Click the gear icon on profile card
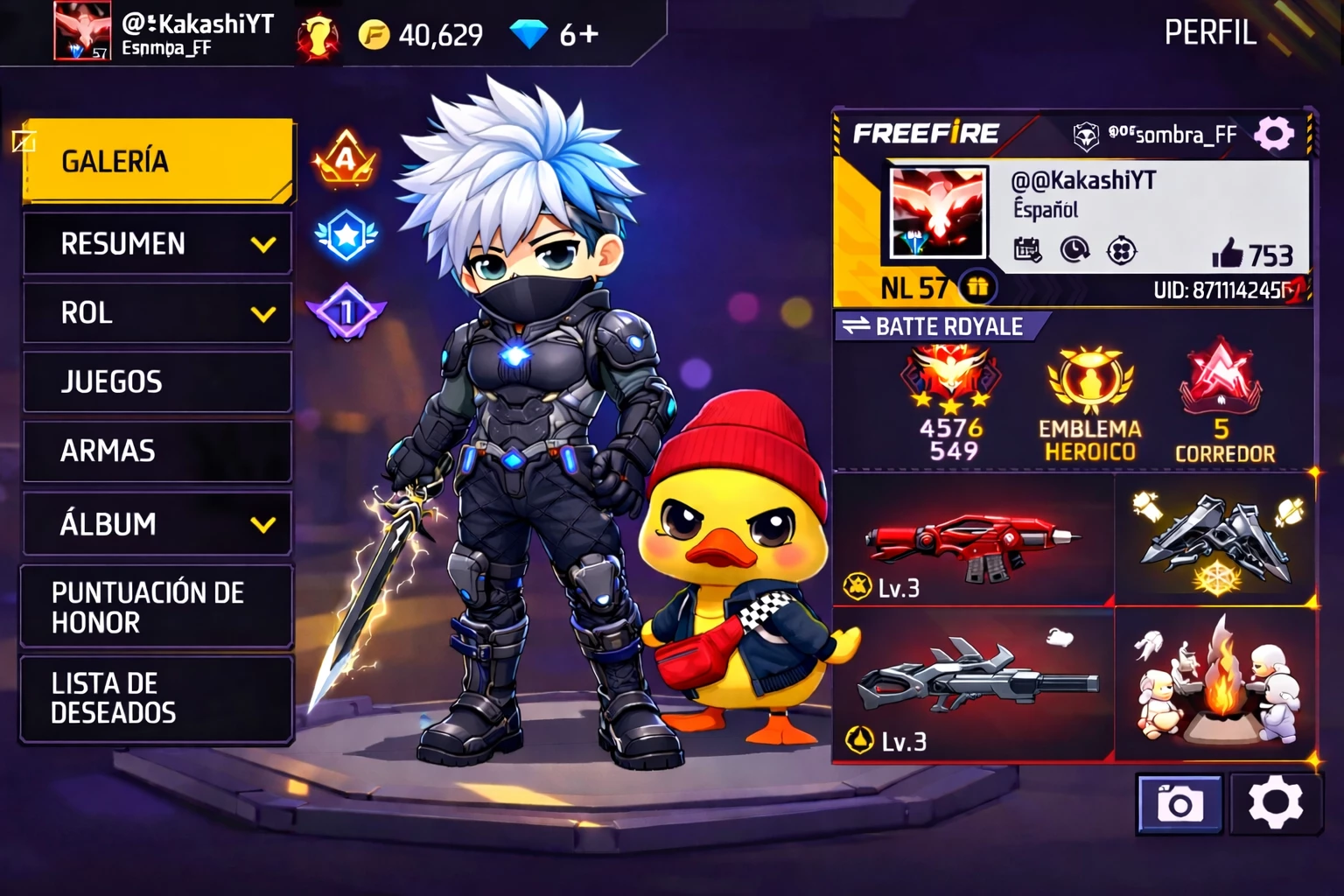1344x896 pixels. 1273,135
